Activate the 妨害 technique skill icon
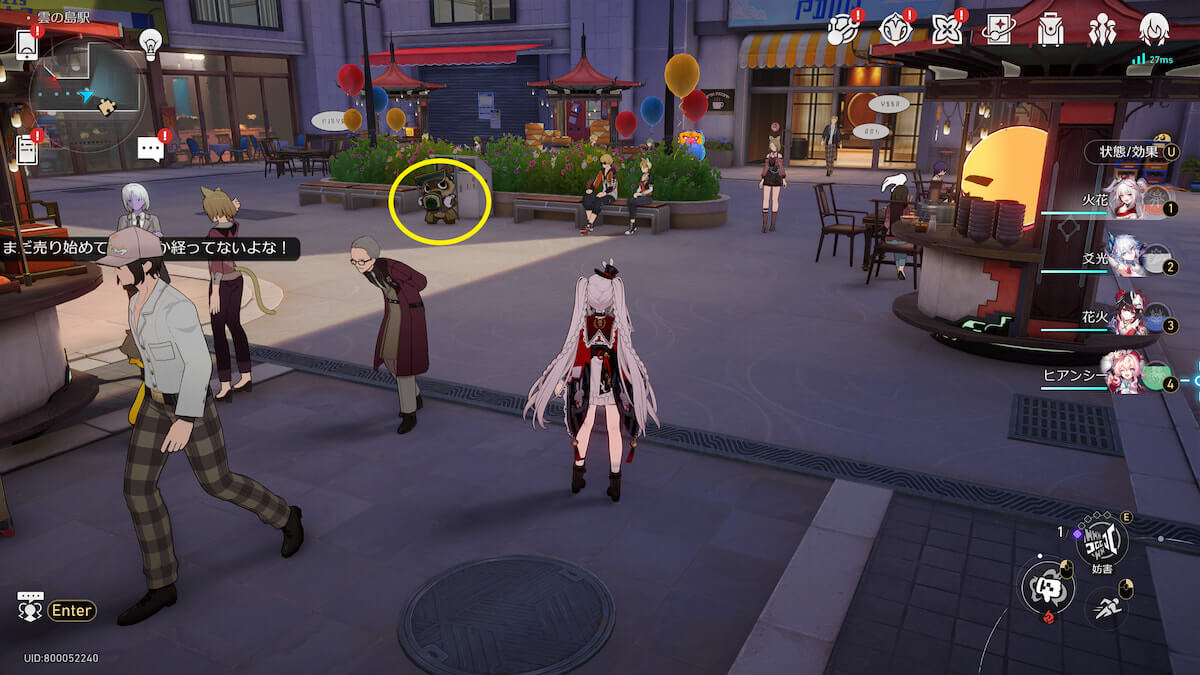 click(x=1100, y=543)
